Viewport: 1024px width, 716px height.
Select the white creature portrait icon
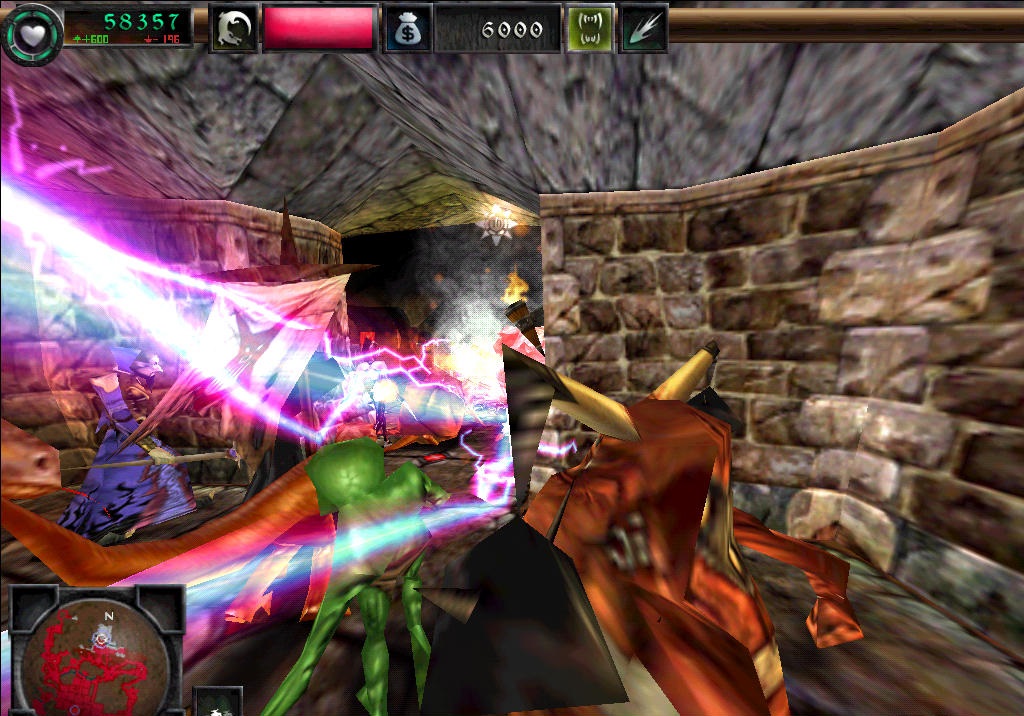pos(233,28)
